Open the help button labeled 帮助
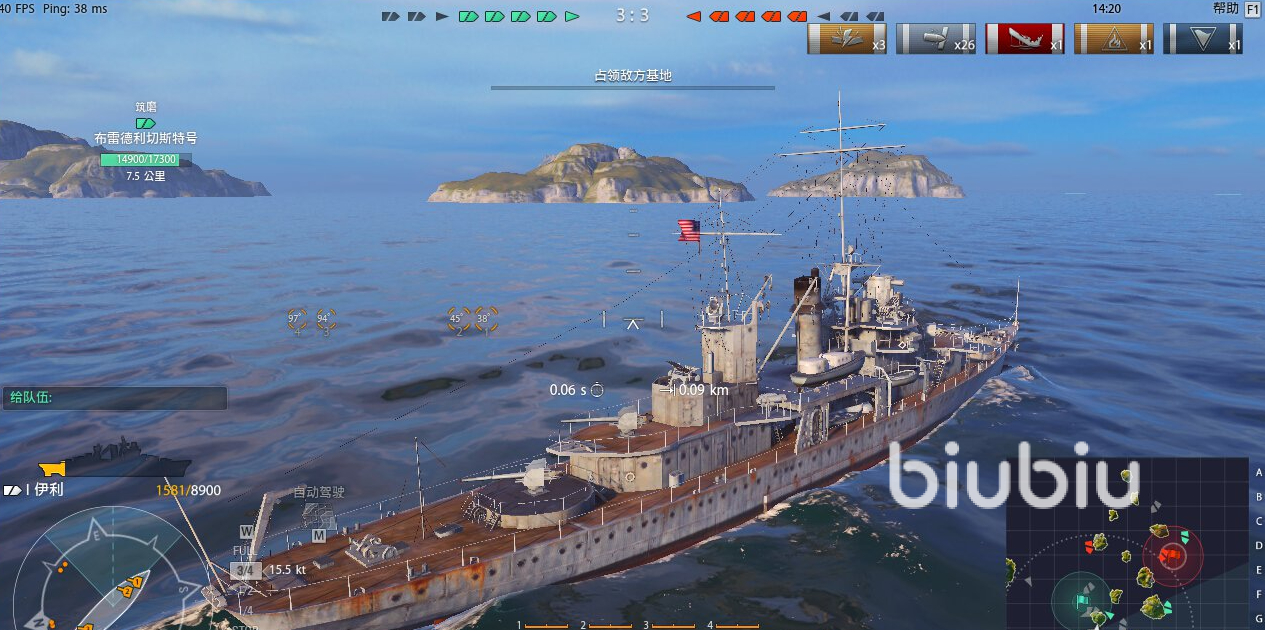1265x630 pixels. 1226,8
